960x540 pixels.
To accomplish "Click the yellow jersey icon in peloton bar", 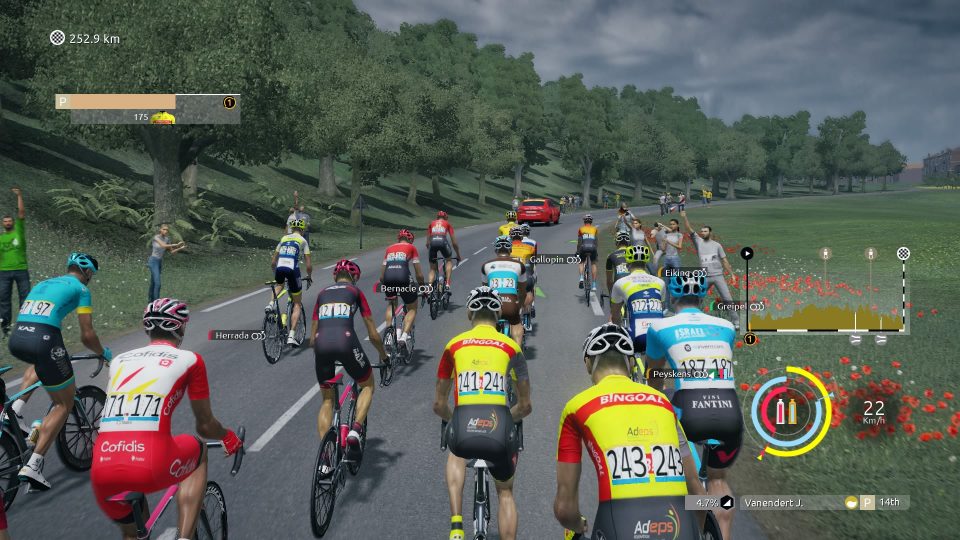I will (163, 118).
